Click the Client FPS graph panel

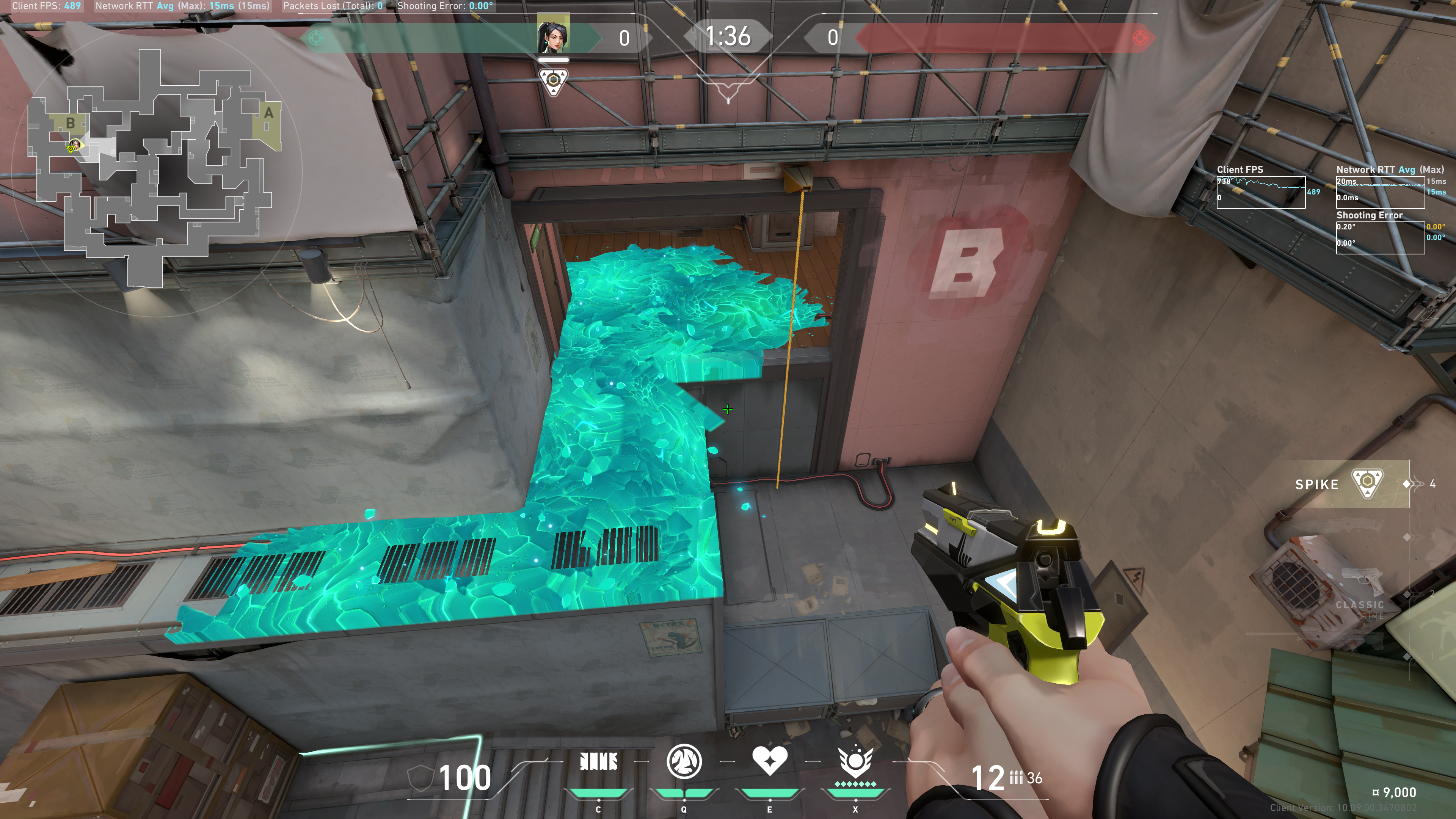[x=1260, y=192]
